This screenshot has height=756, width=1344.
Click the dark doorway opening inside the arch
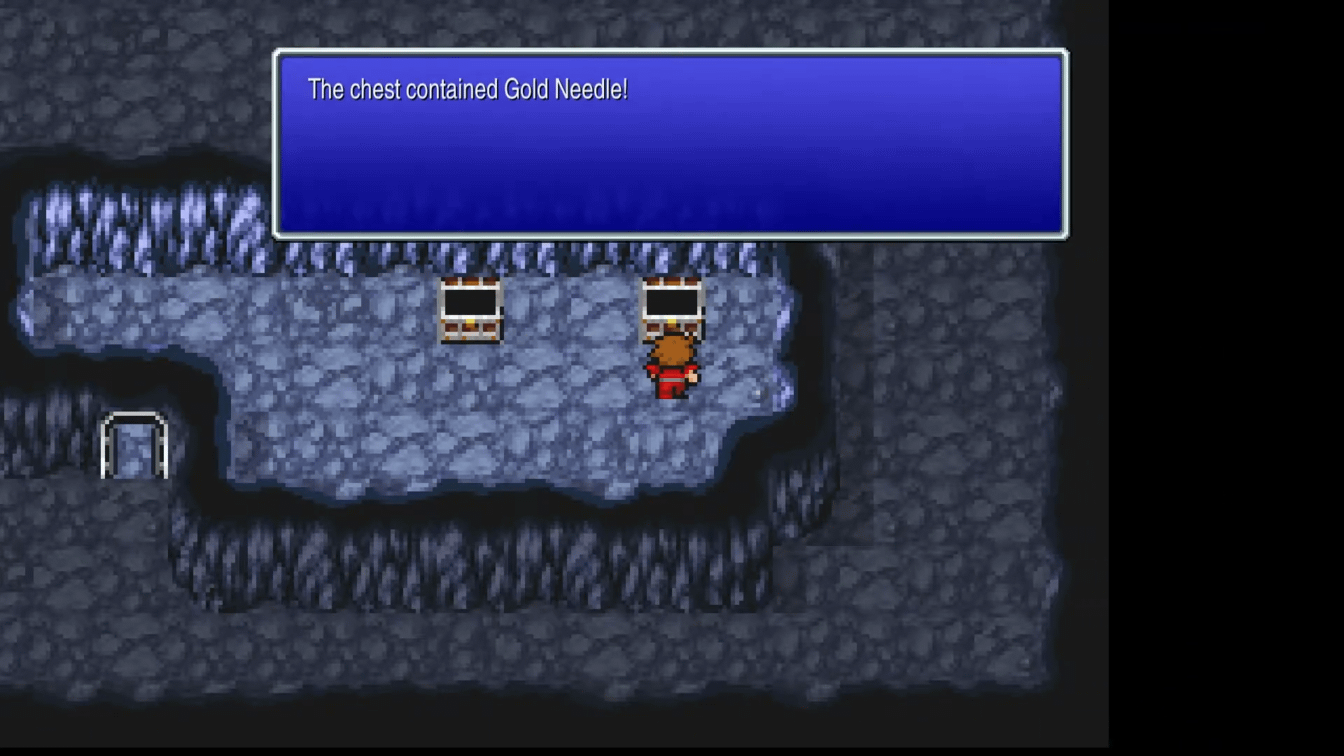click(132, 450)
